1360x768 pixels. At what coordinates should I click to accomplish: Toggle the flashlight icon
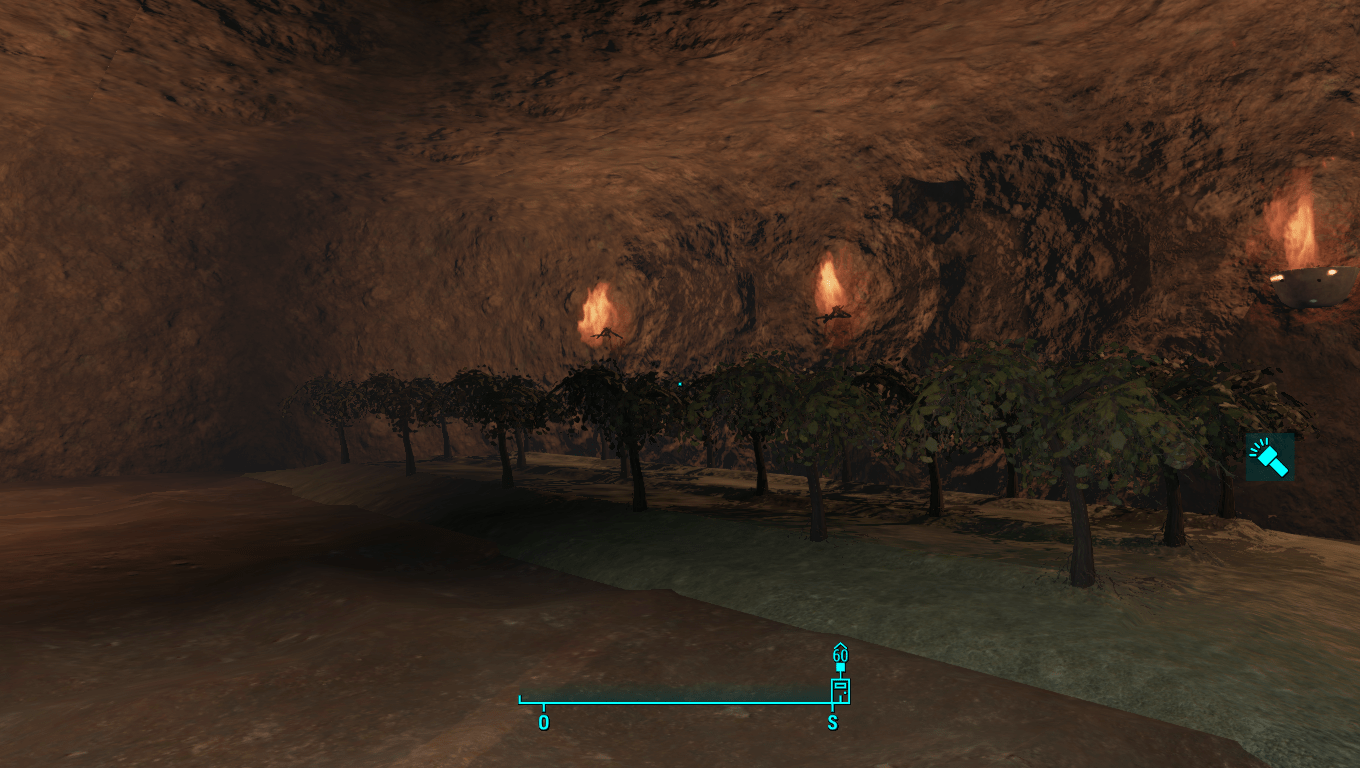1269,458
